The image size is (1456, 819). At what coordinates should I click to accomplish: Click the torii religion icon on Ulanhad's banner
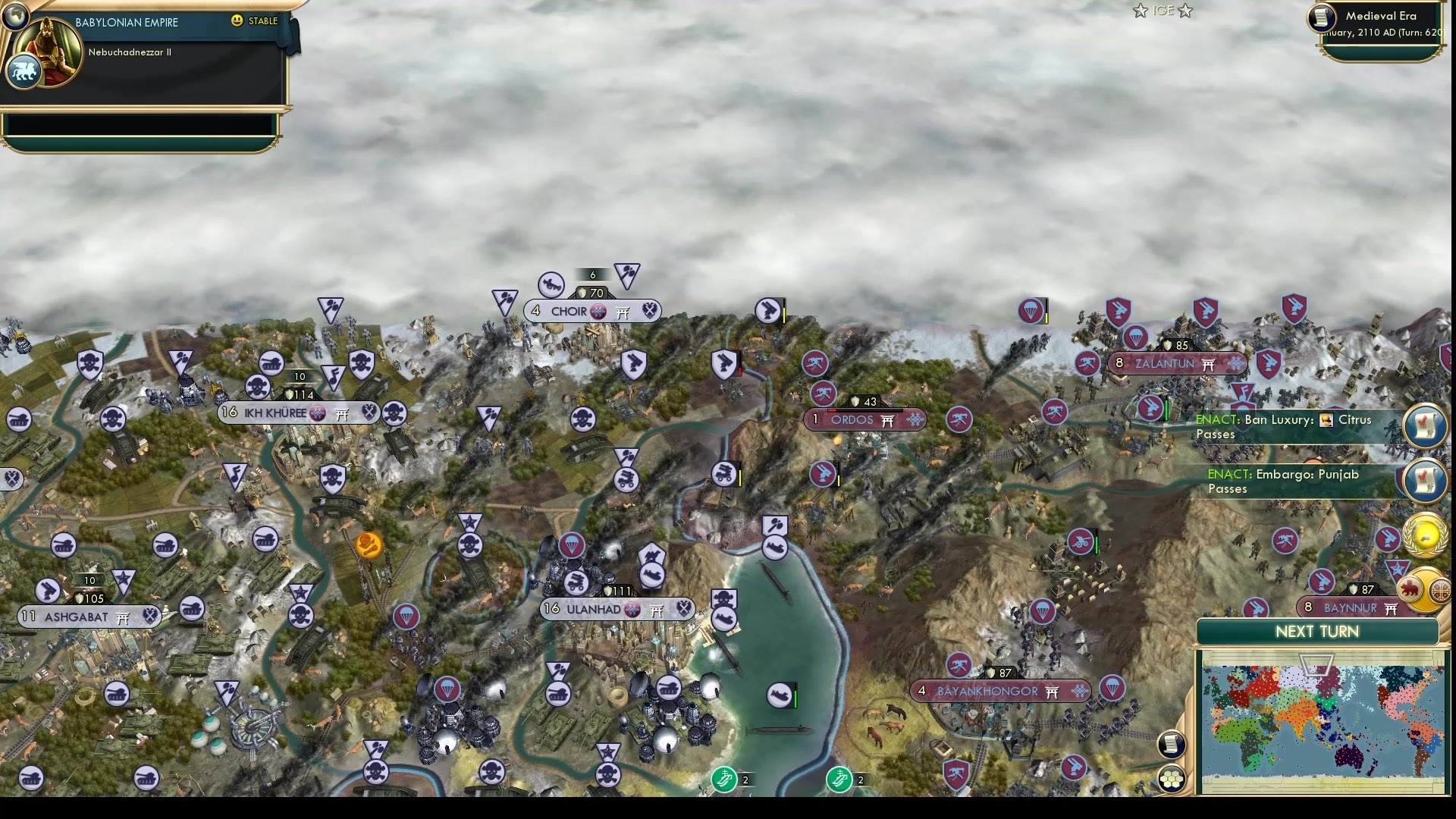(658, 609)
